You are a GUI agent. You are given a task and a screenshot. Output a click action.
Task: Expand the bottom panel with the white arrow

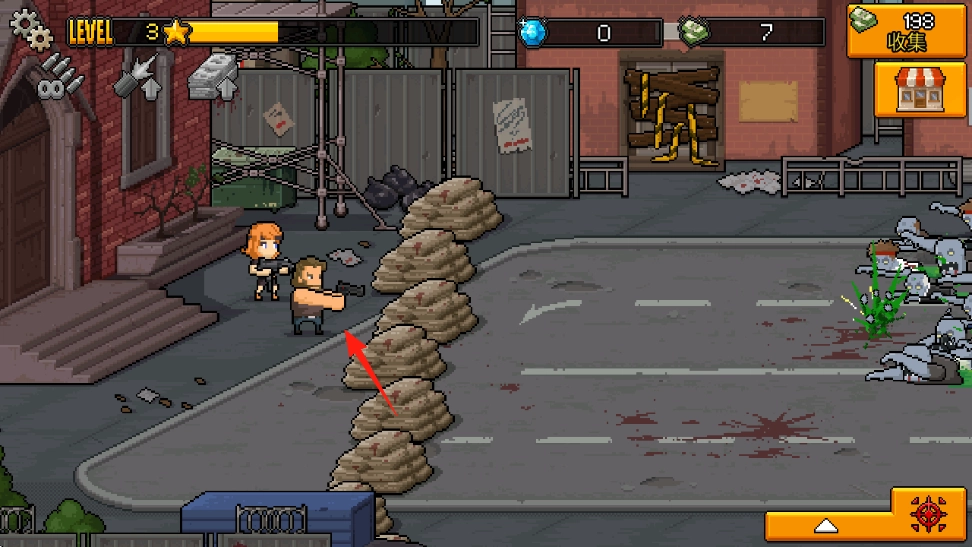(826, 525)
